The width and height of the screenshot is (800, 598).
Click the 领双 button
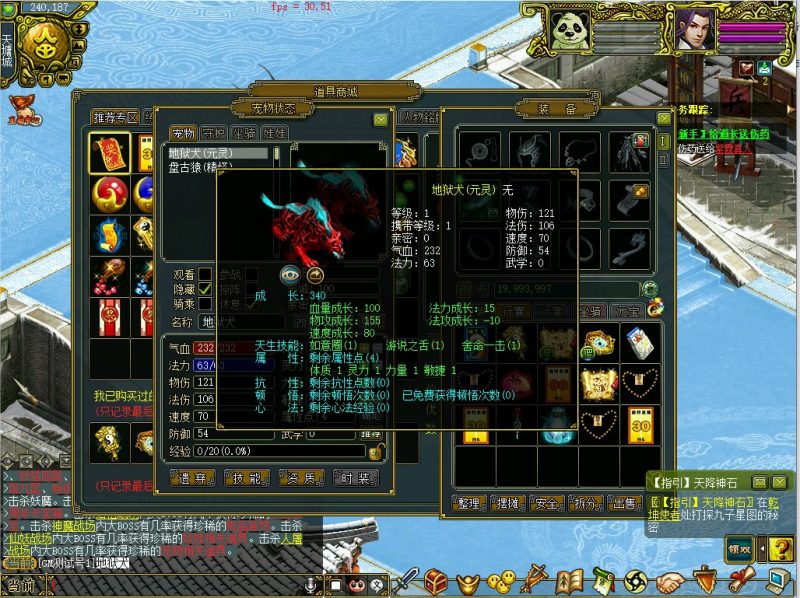[740, 548]
